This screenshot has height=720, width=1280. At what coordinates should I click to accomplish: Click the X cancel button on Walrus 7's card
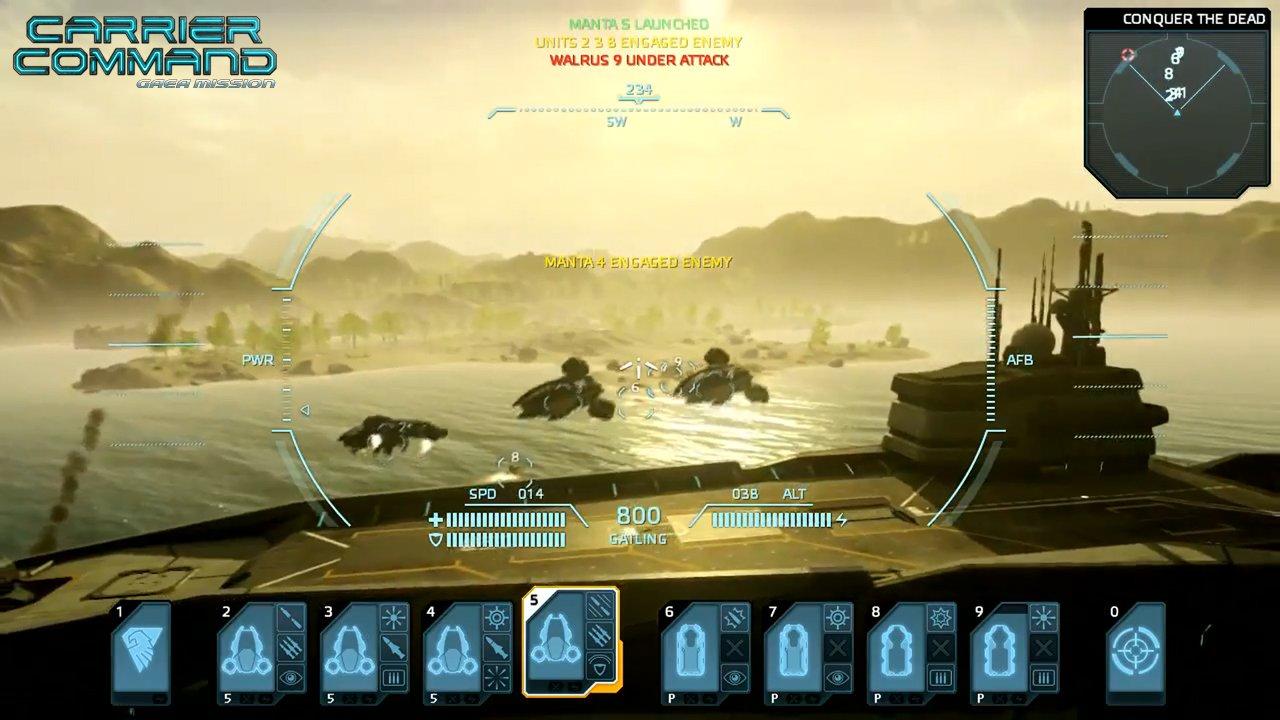pos(838,648)
